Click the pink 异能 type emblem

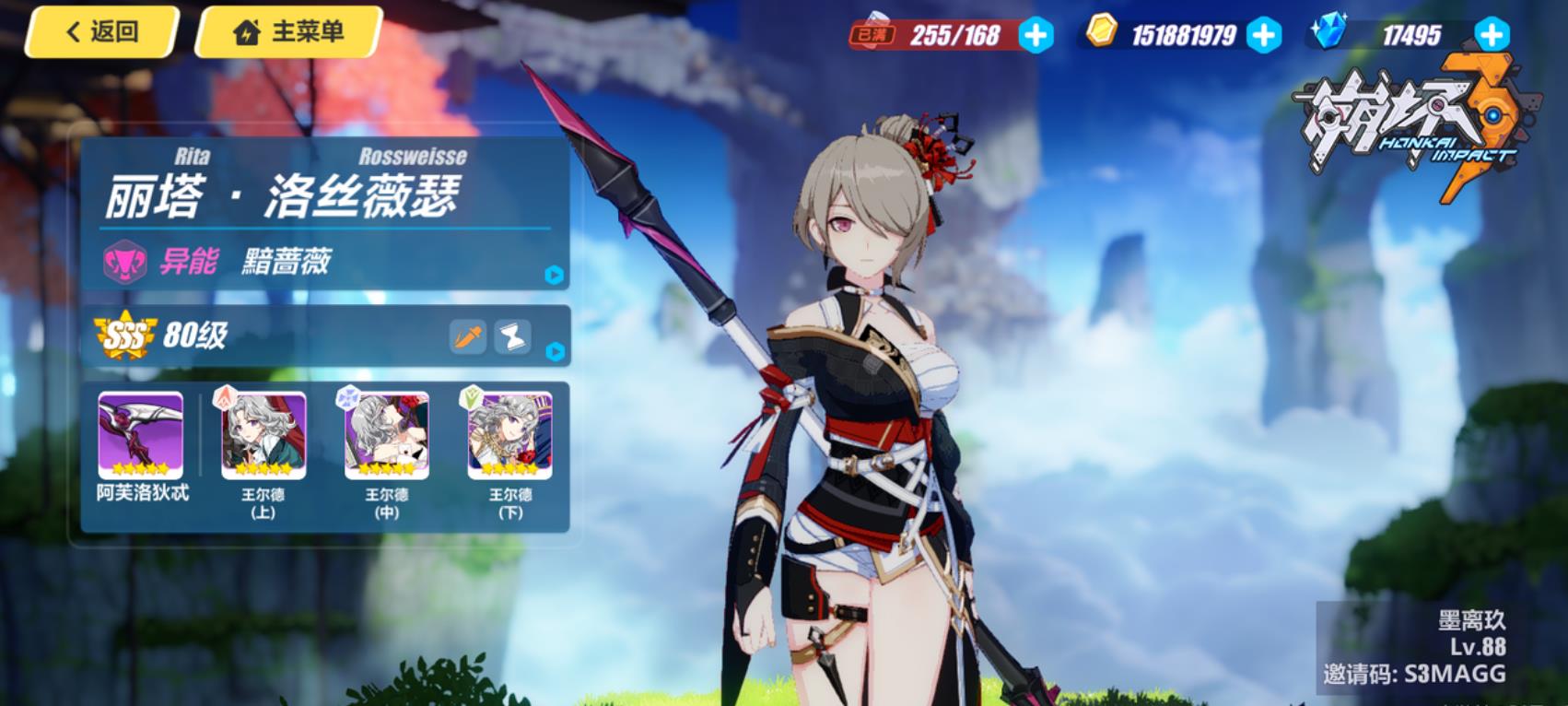124,262
